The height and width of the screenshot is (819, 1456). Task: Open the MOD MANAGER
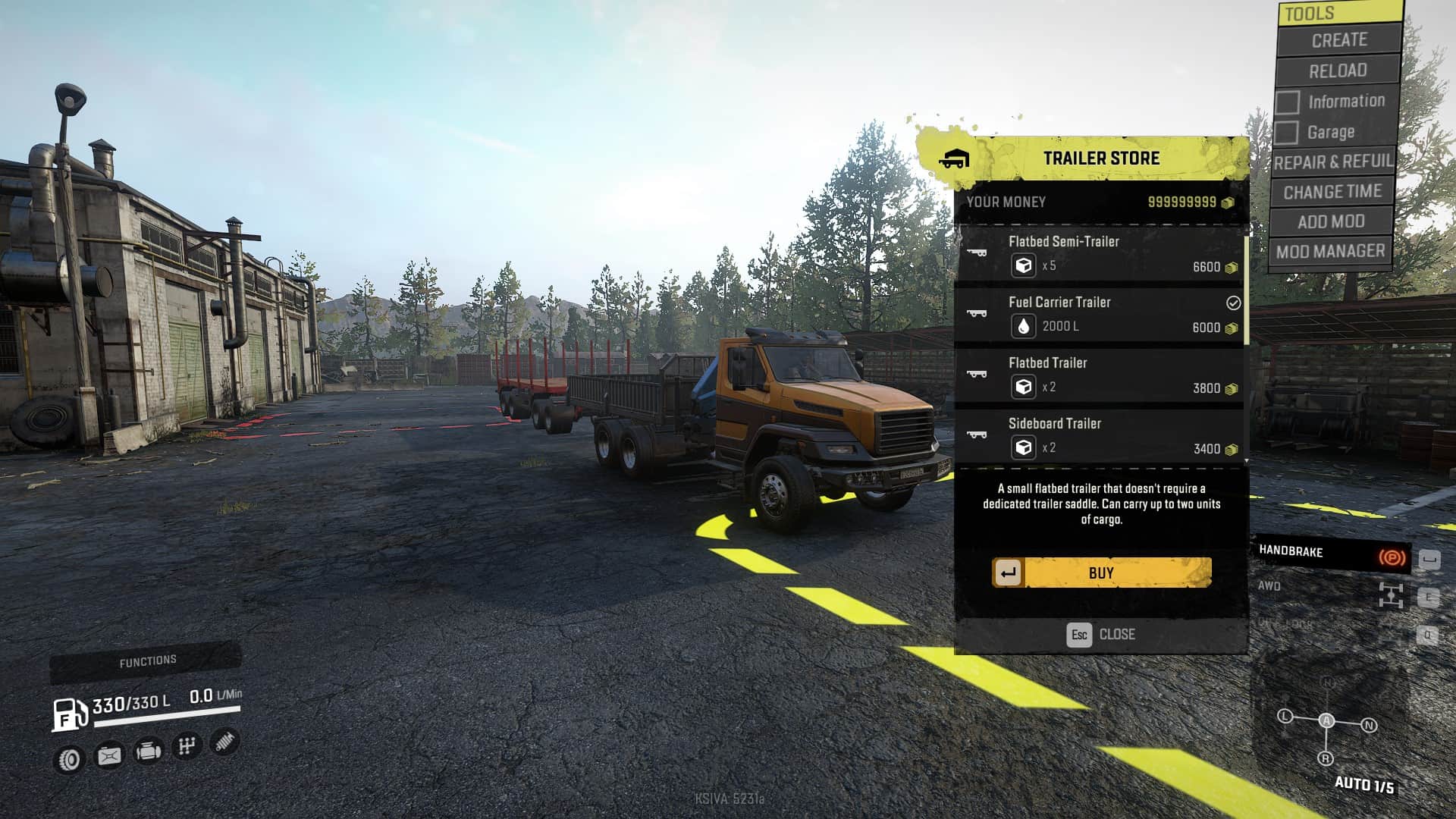1330,252
